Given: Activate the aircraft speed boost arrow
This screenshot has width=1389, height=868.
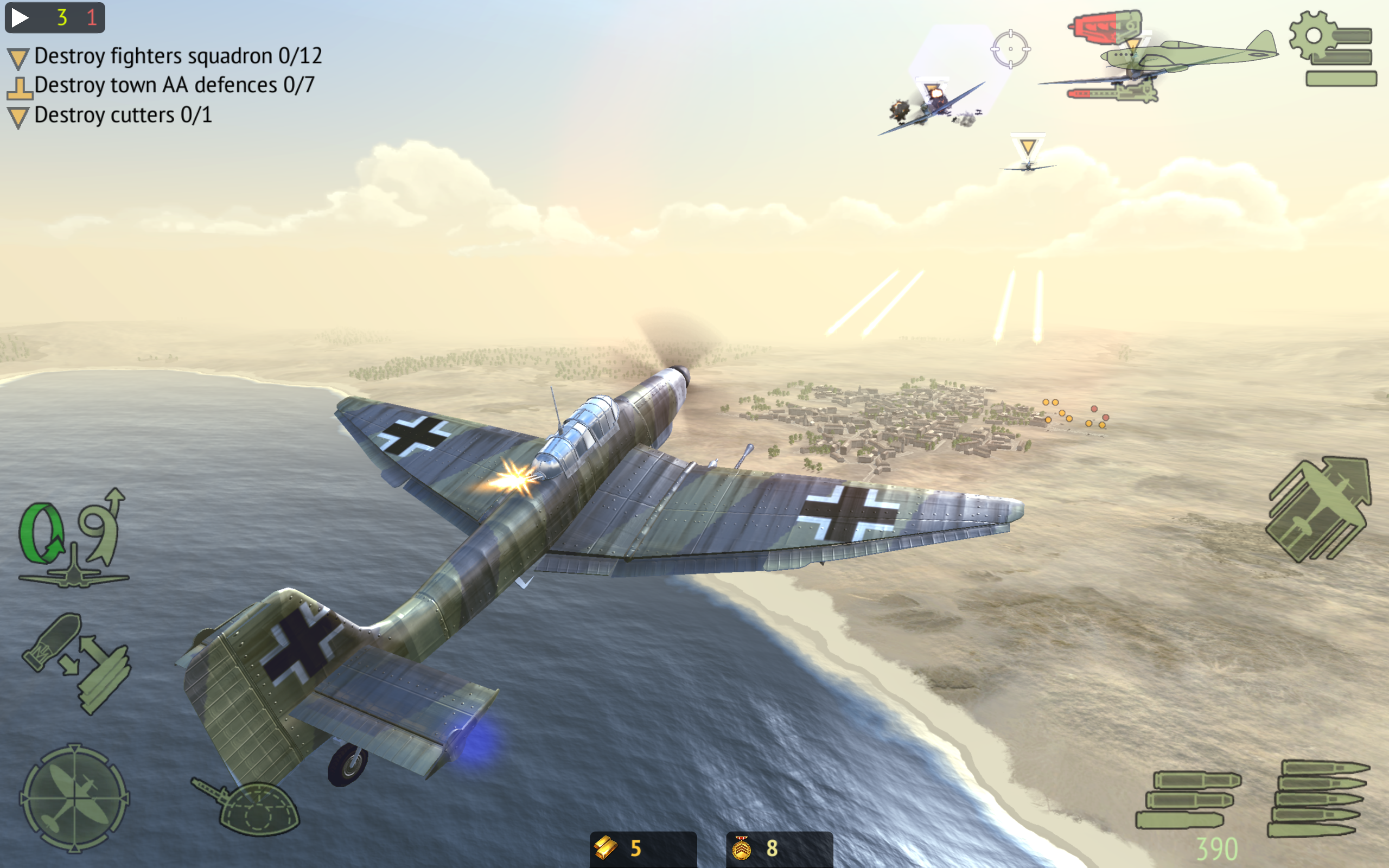Looking at the screenshot, I should point(1319,510).
